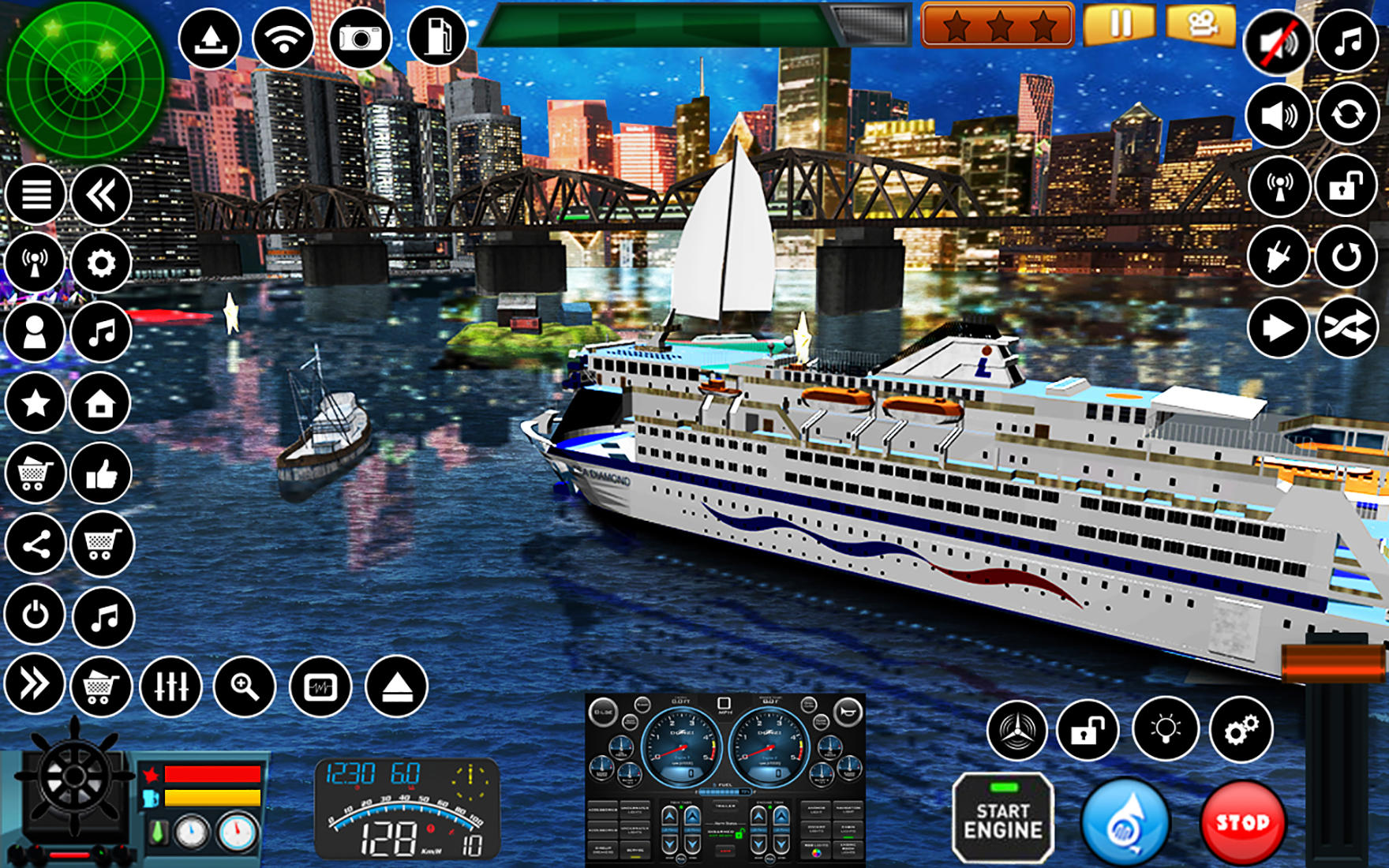Raise the left trim tab with up arrow

click(668, 815)
